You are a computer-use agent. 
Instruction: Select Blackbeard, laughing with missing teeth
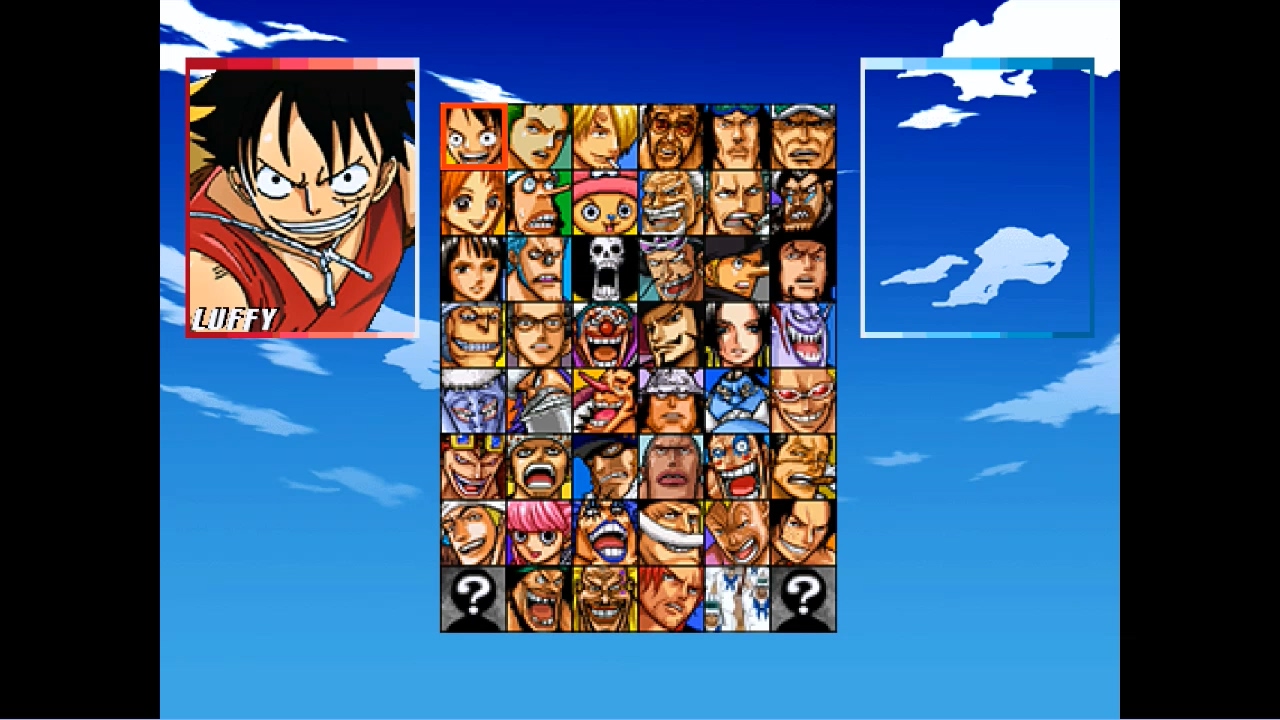(539, 598)
